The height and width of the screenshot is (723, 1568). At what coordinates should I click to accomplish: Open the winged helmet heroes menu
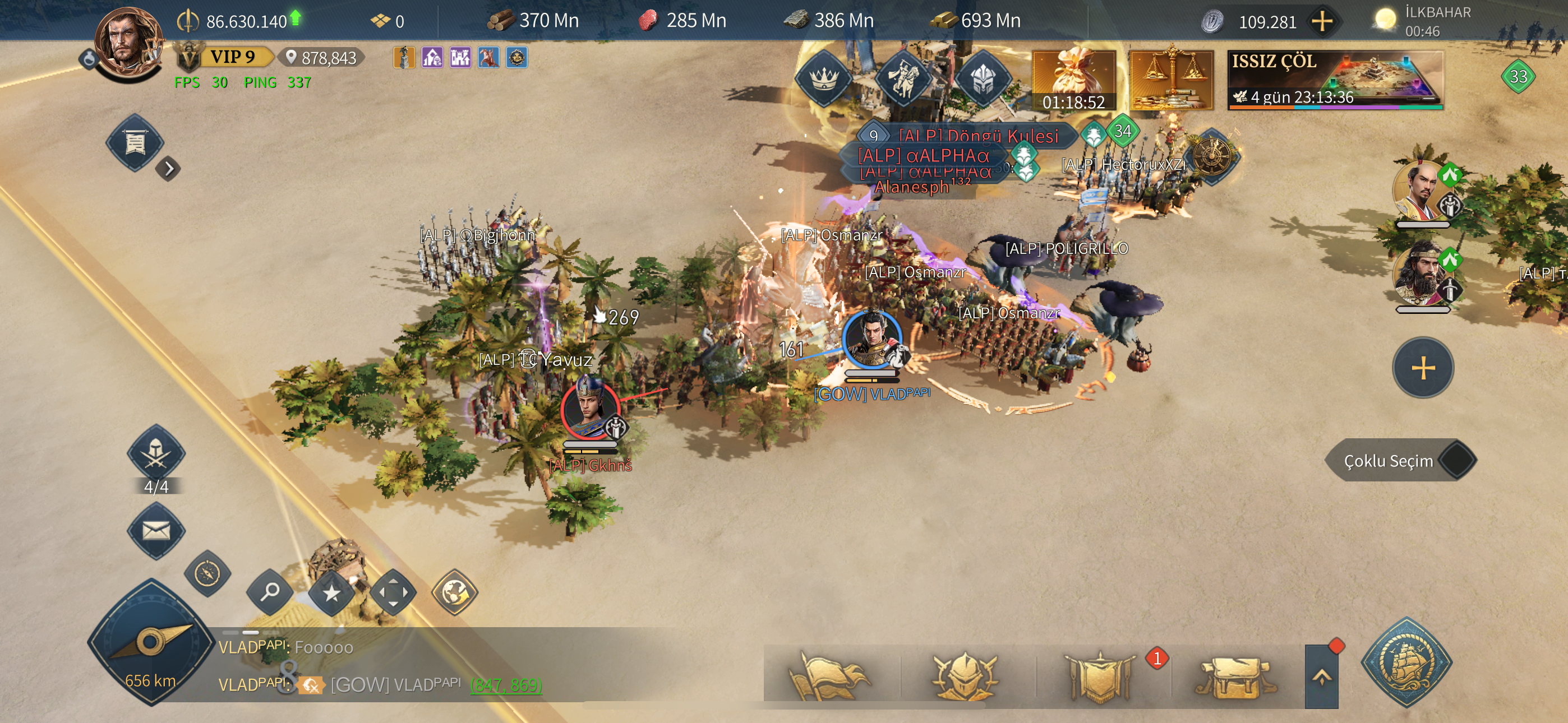point(965,676)
